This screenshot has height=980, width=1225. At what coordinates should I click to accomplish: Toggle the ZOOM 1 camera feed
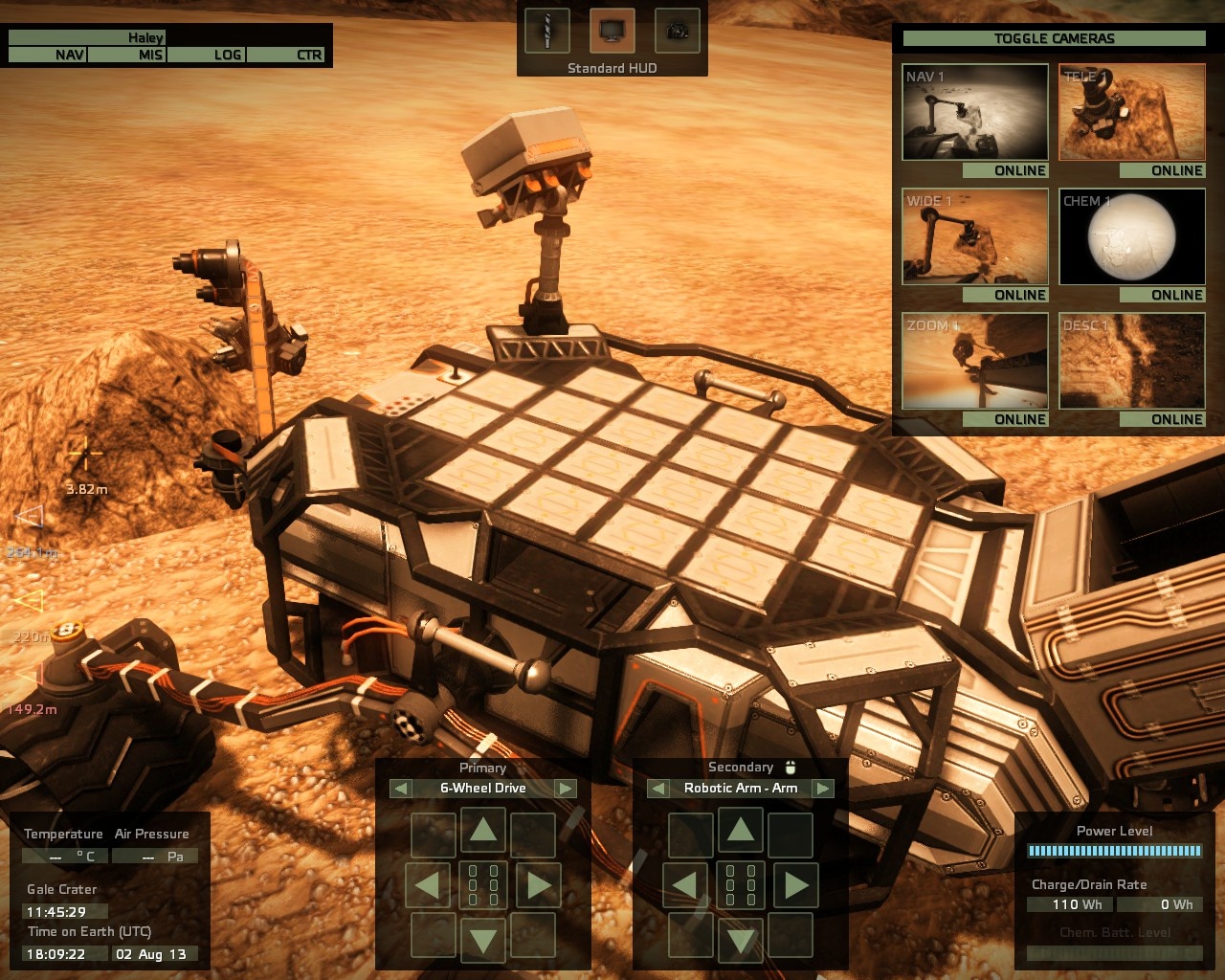975,361
